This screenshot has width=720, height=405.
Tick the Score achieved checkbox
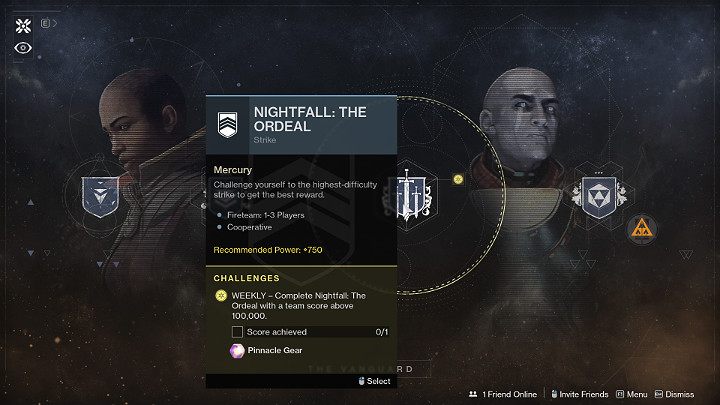(237, 331)
